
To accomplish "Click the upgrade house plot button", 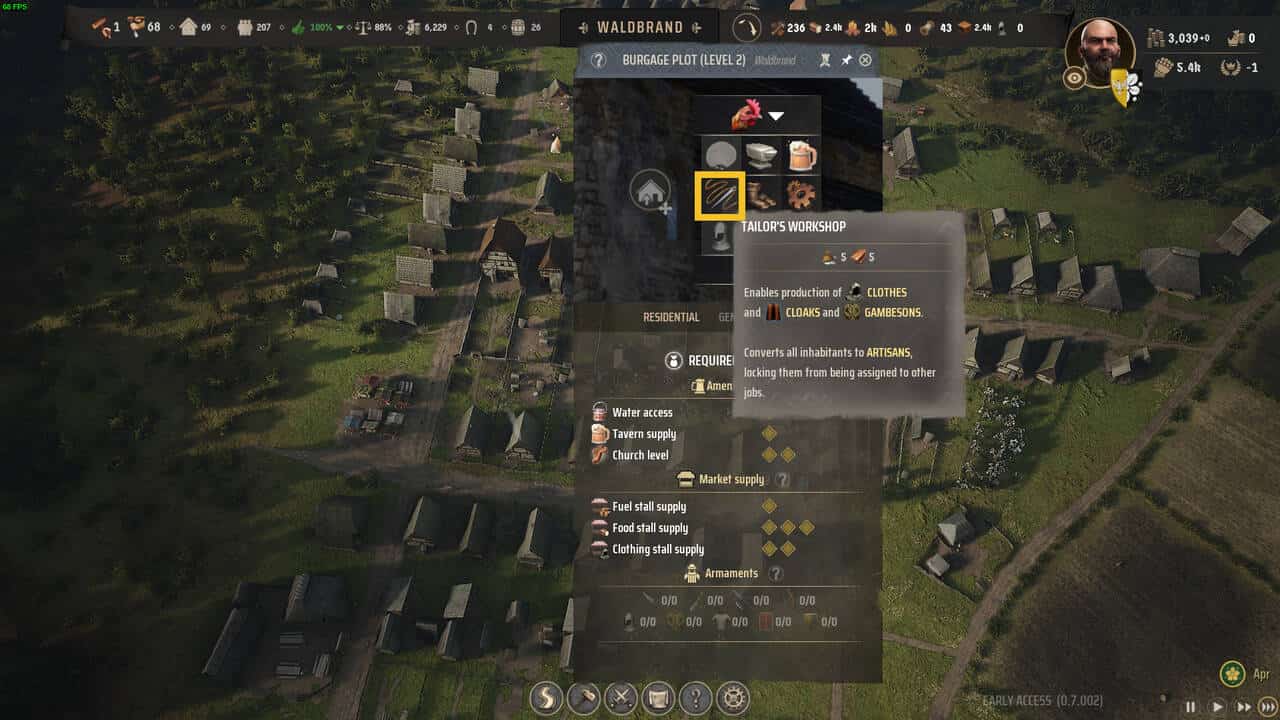I will pos(649,191).
